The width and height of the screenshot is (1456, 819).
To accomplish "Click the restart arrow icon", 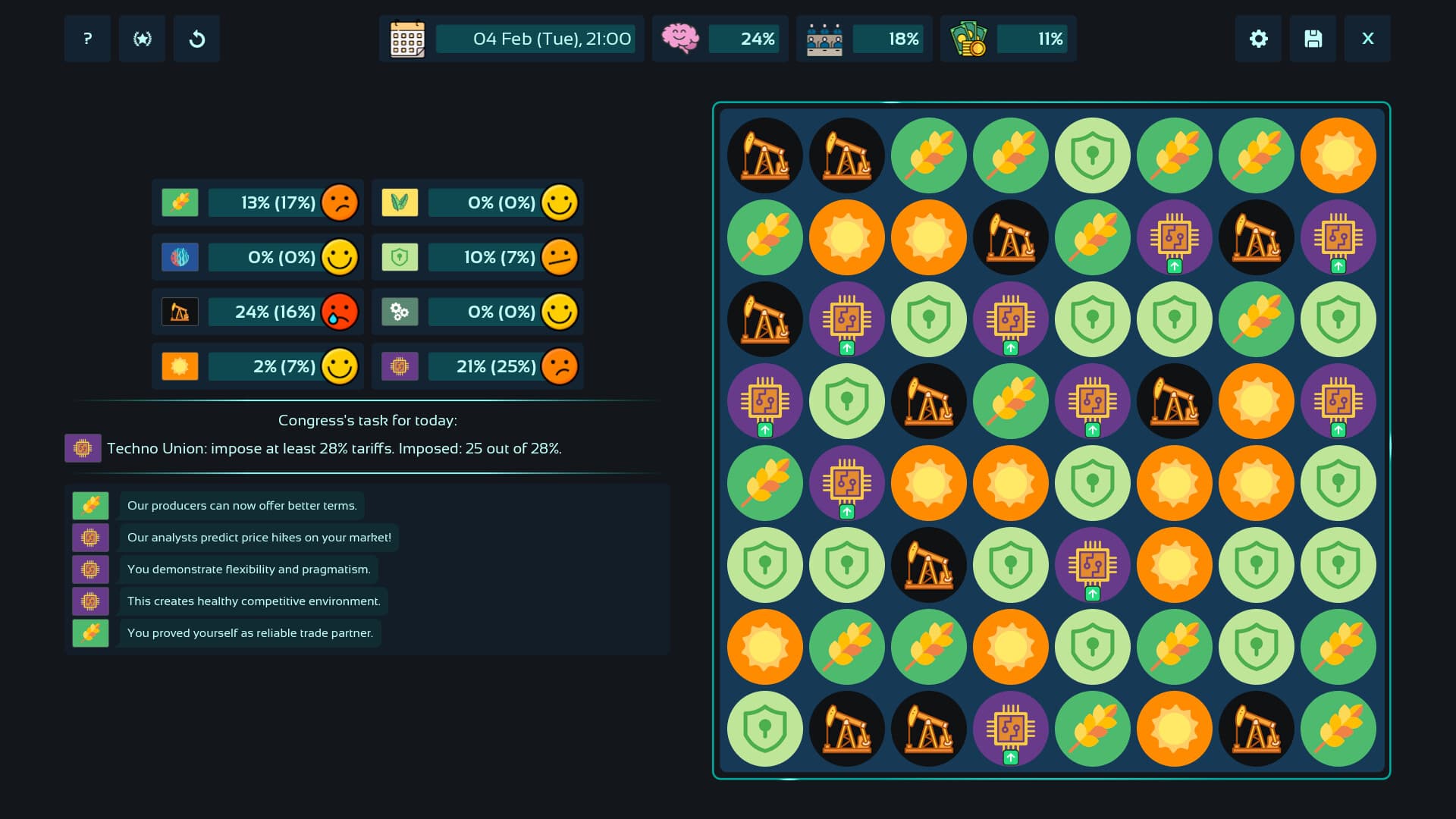I will click(x=196, y=39).
